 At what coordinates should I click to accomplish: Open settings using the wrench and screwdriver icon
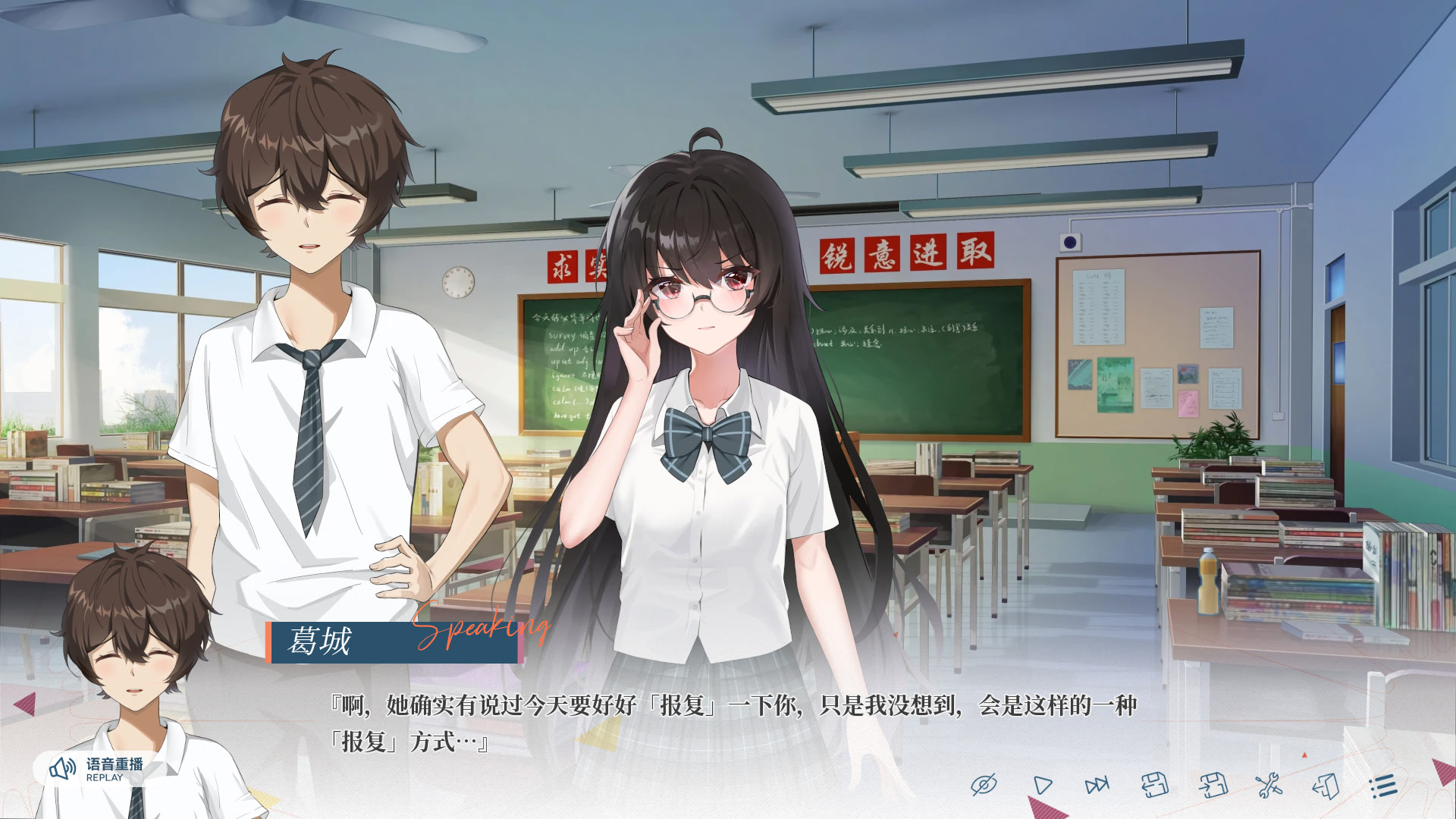pos(1268,786)
